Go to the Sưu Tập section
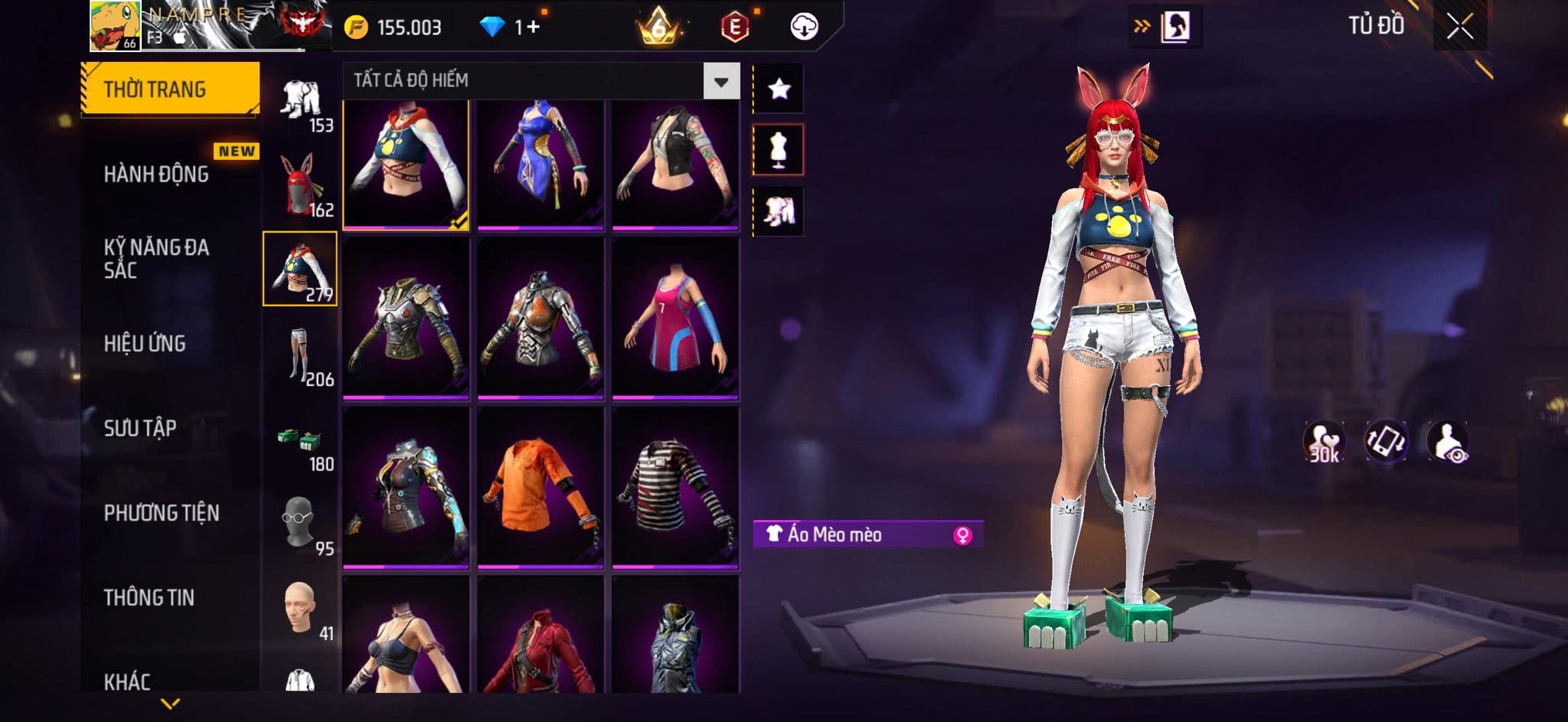Viewport: 1568px width, 722px height. tap(140, 428)
